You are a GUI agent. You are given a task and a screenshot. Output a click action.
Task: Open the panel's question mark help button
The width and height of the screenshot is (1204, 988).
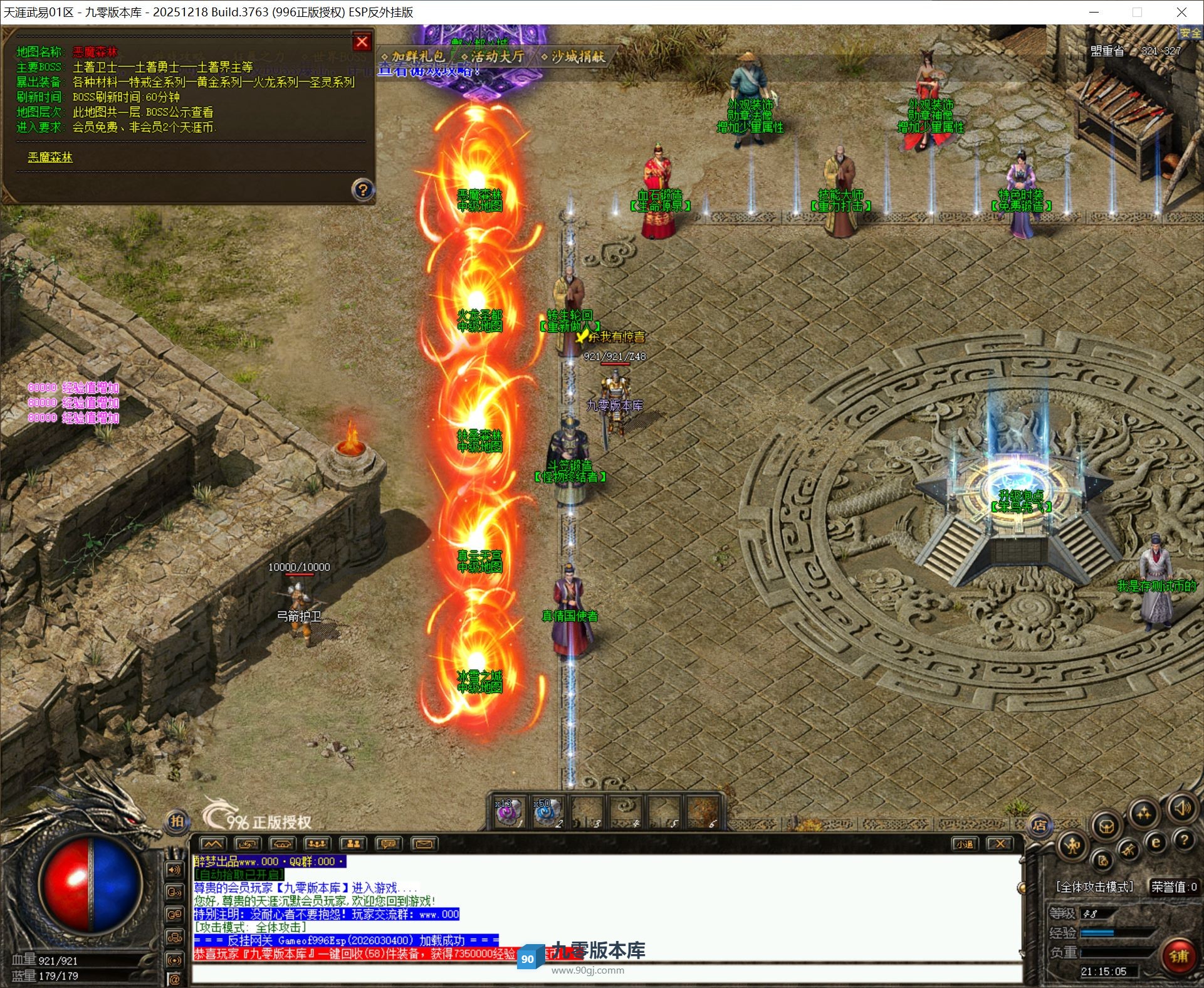pyautogui.click(x=362, y=189)
